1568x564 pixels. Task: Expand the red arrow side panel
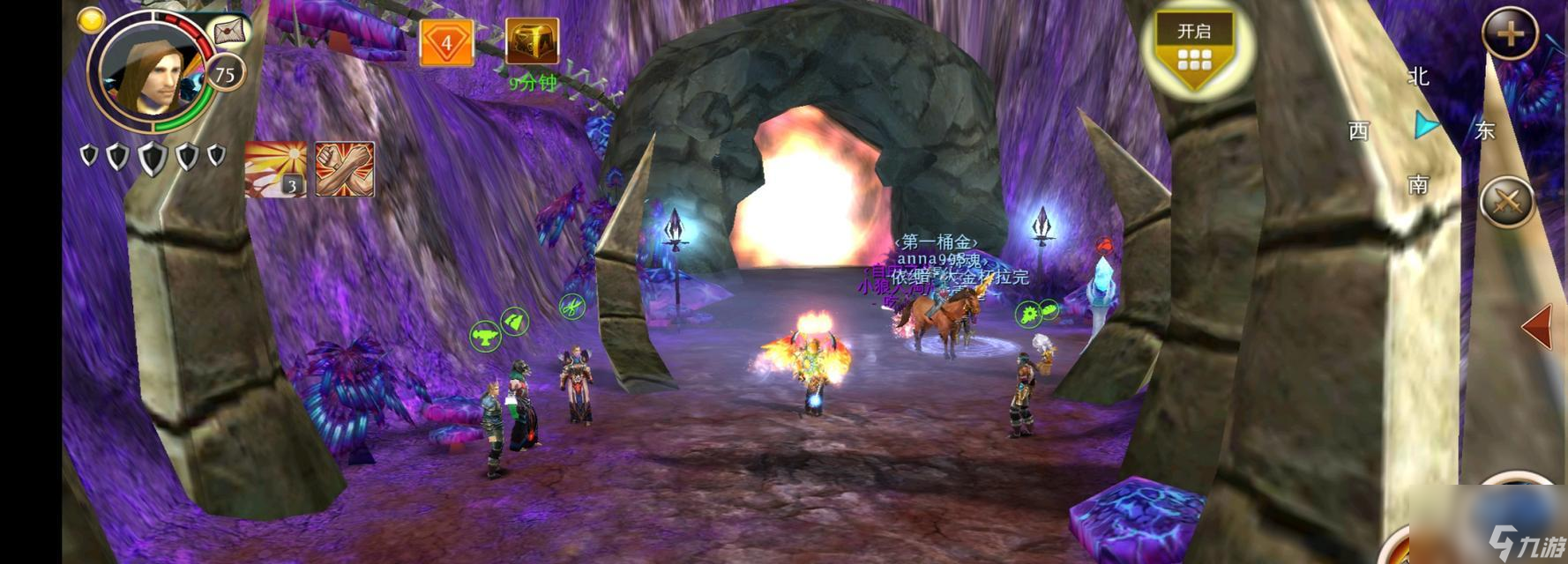1537,328
